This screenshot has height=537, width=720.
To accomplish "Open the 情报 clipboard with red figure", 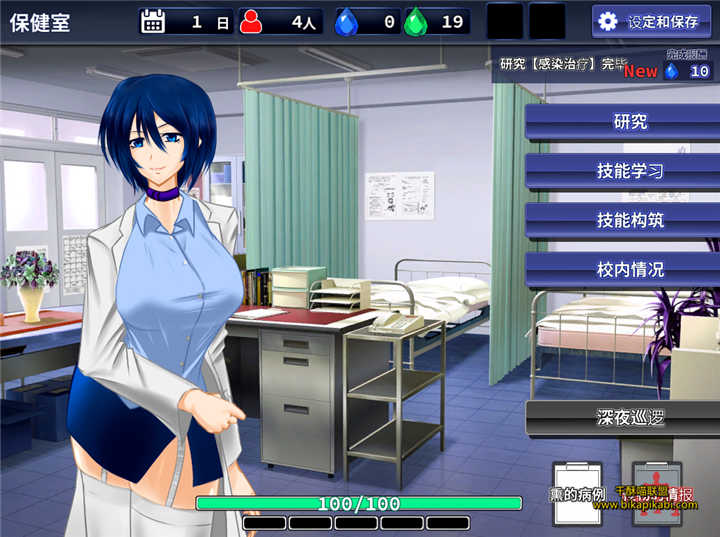I will (651, 490).
